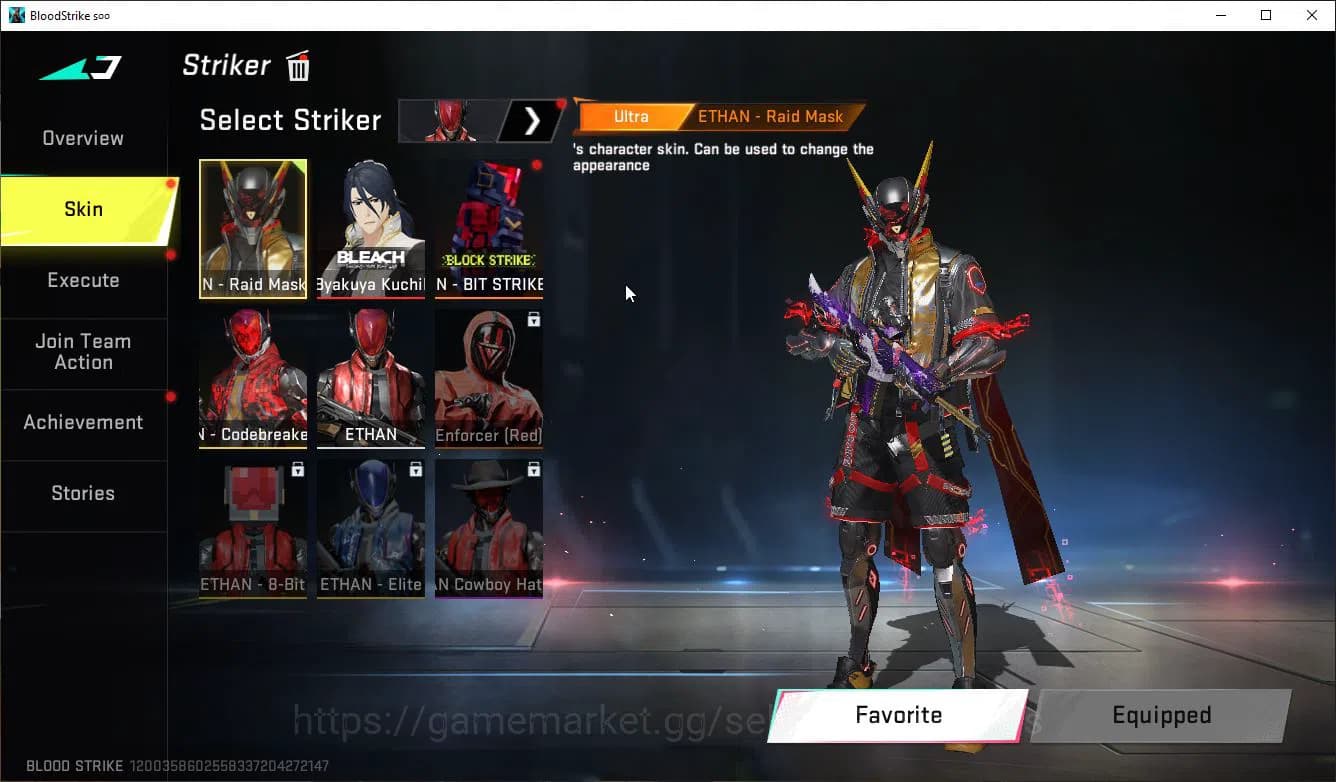This screenshot has height=782, width=1336.
Task: Expand striker selection using the arrow chevron
Action: click(x=532, y=120)
